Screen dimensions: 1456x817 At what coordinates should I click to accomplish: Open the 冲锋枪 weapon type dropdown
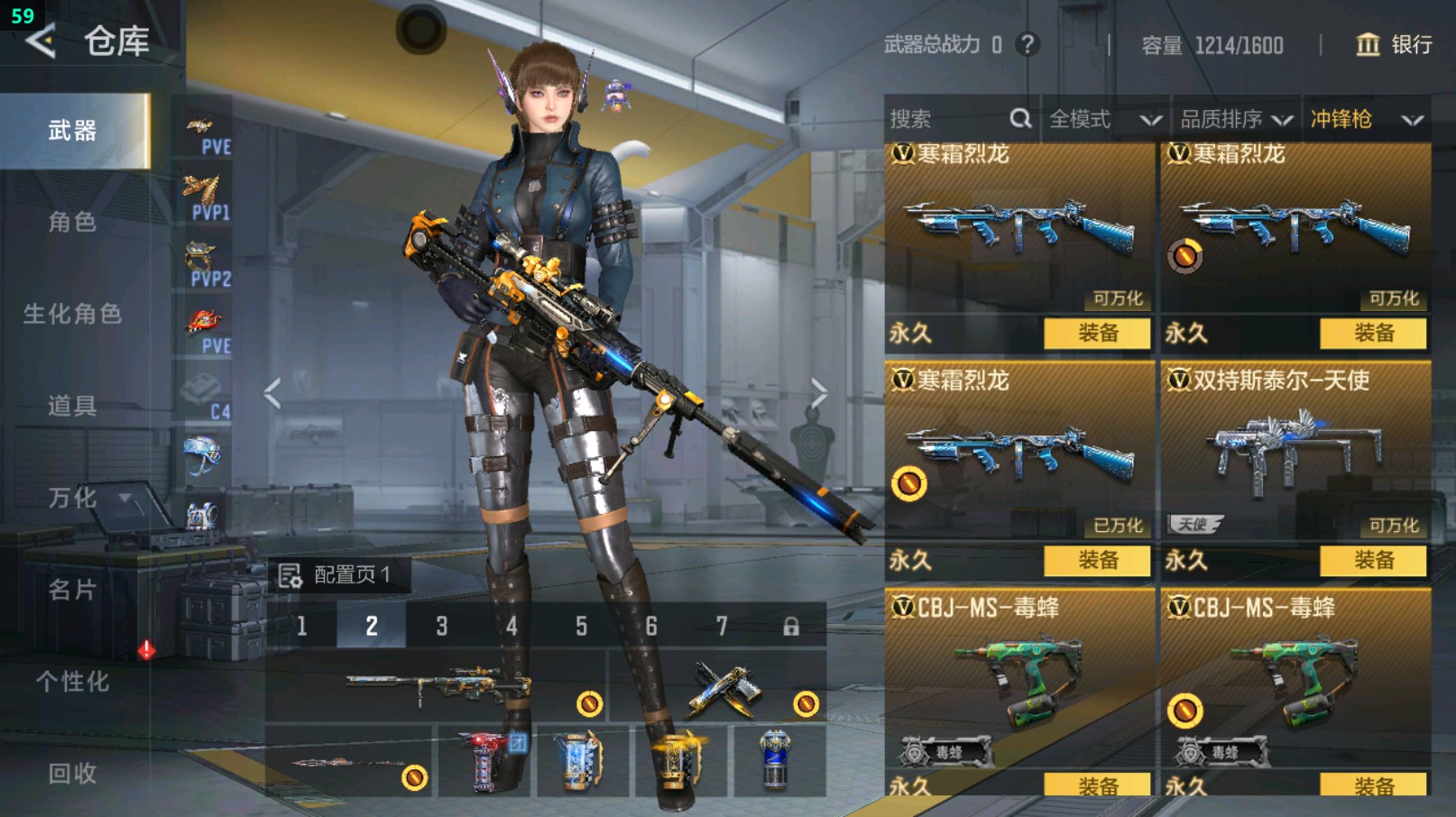(1366, 119)
